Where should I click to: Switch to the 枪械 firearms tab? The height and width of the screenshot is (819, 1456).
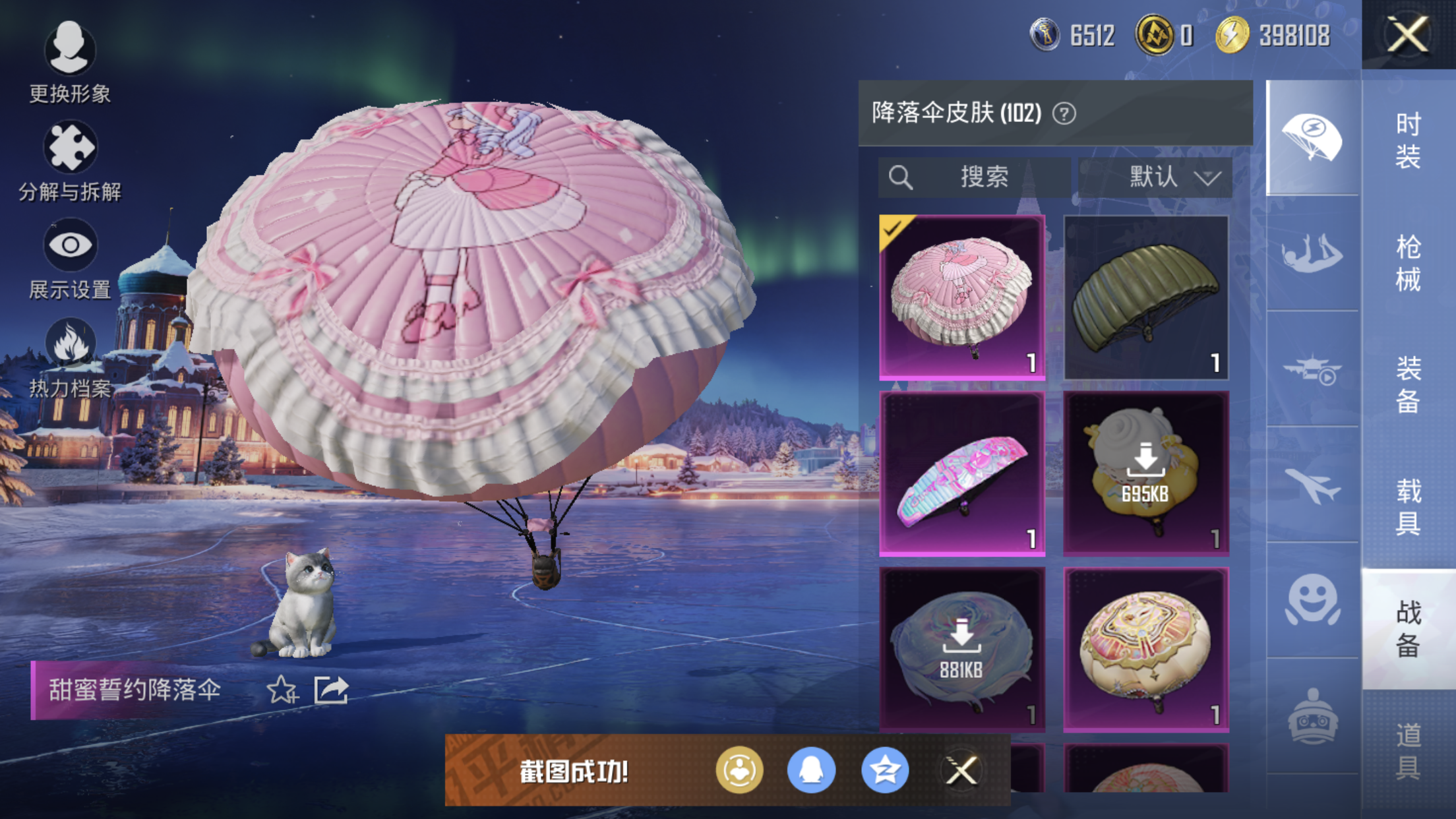(1408, 262)
